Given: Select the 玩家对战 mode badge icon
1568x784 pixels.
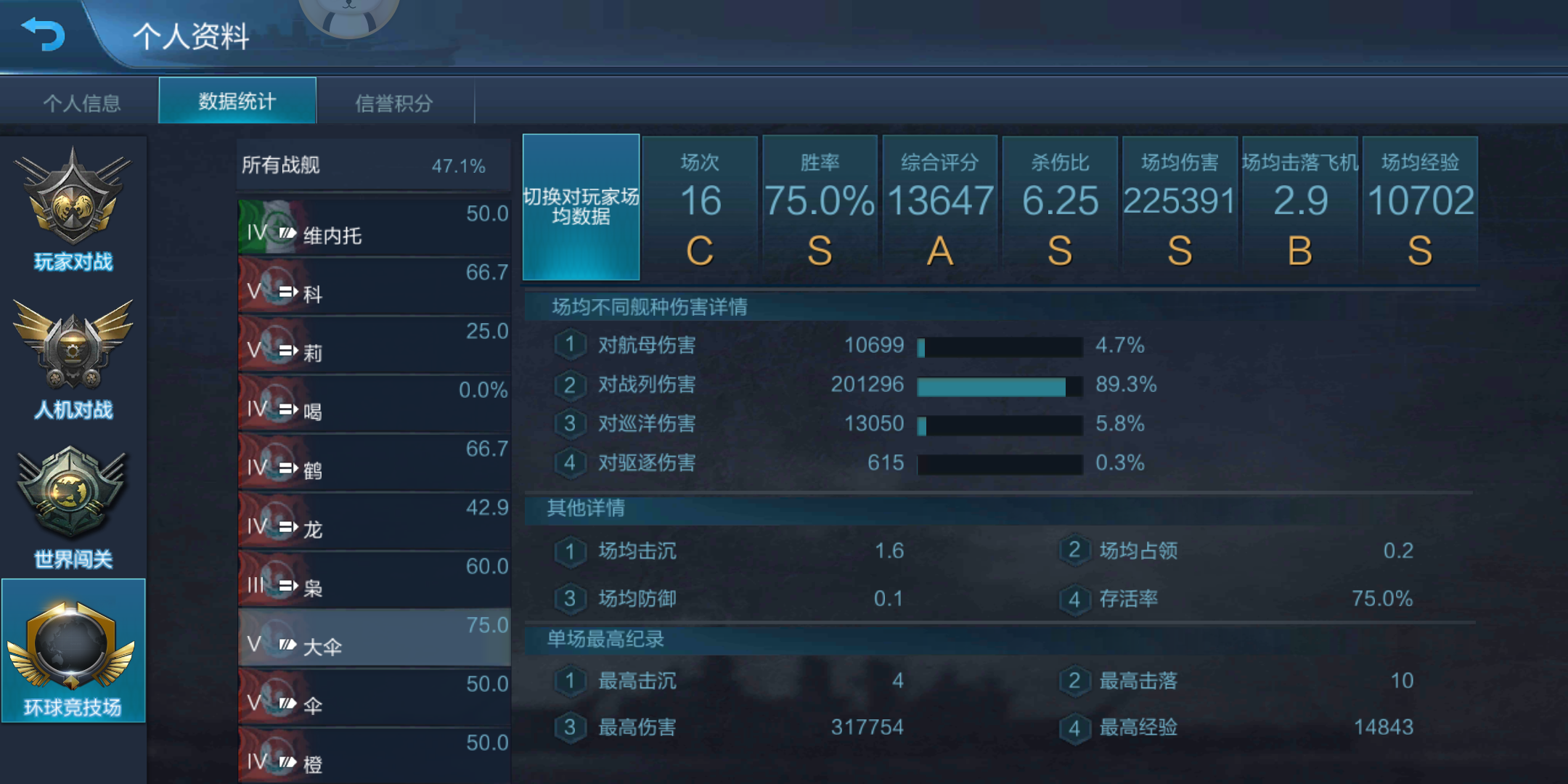Looking at the screenshot, I should tap(73, 196).
